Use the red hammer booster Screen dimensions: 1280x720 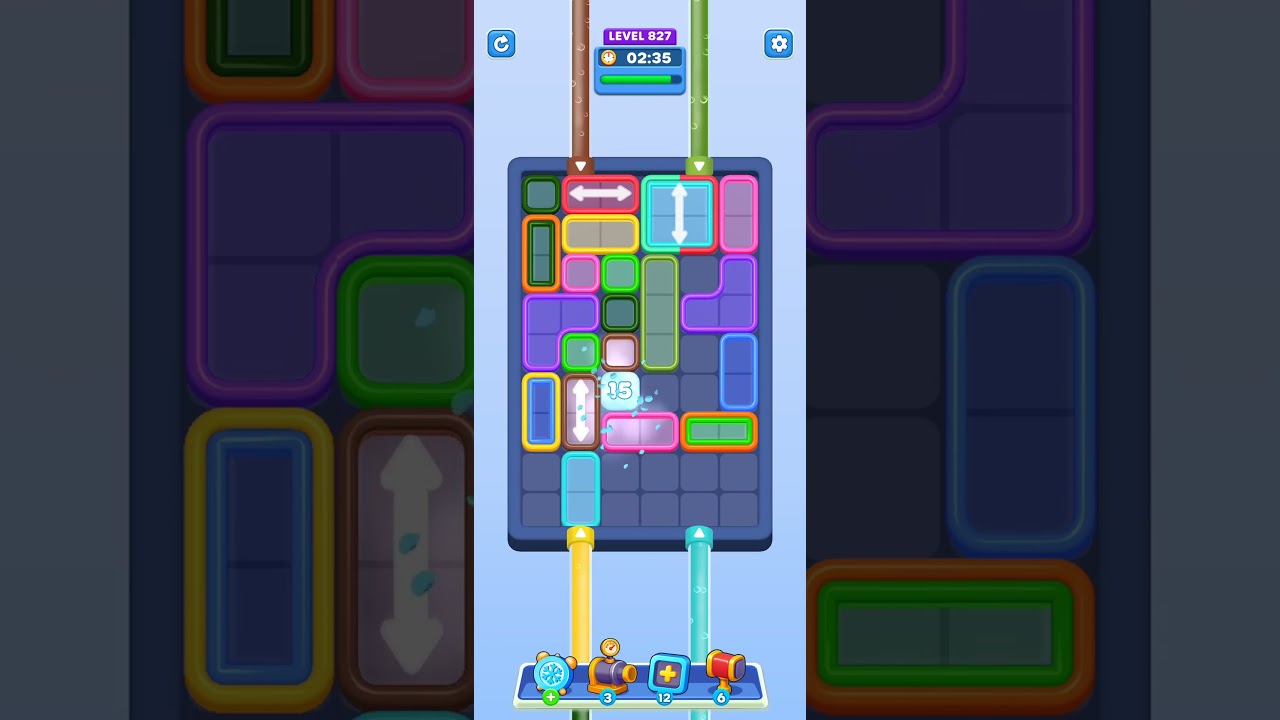point(725,668)
